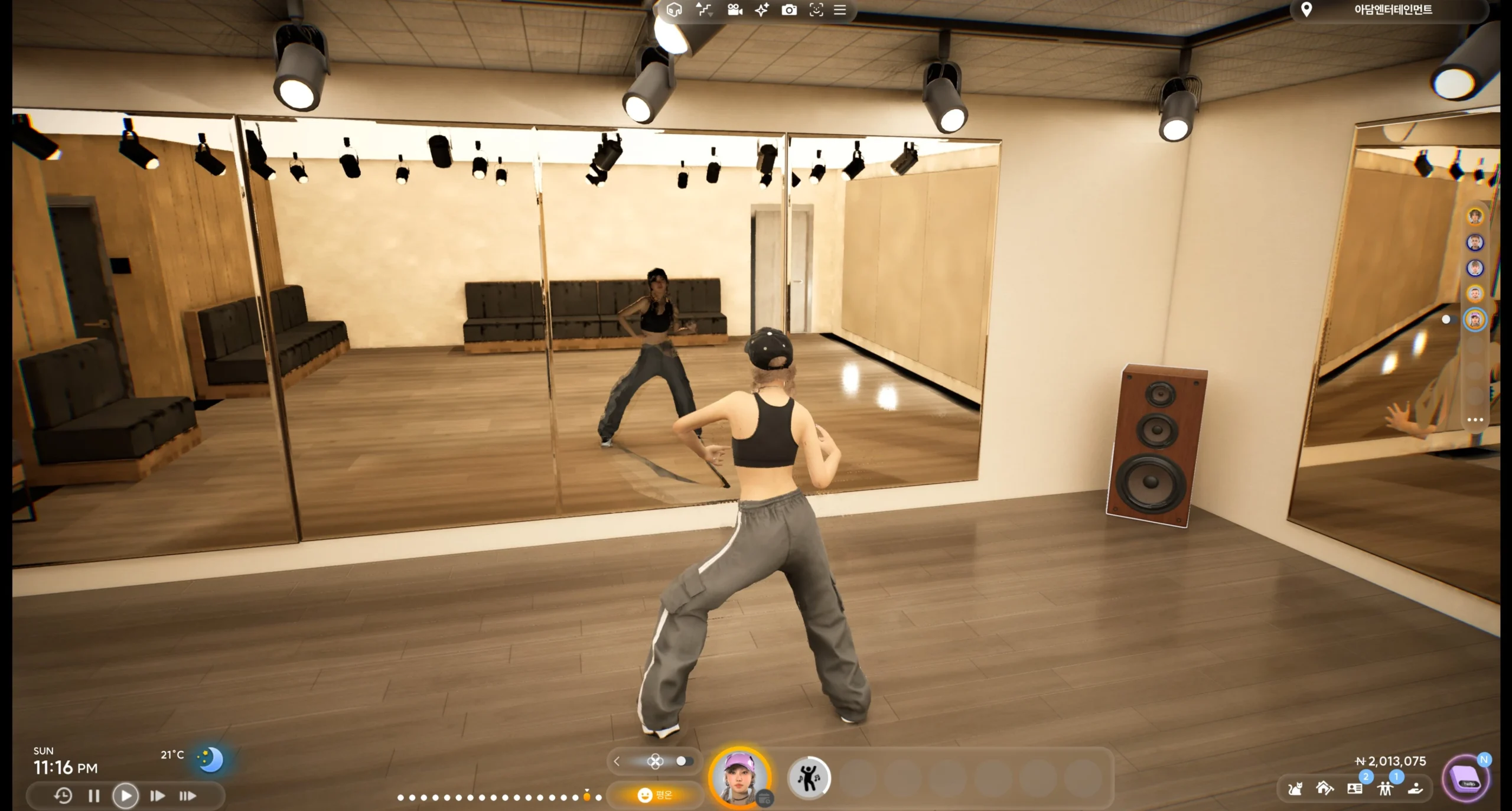
Task: Select the highlighted avatar portrait on right side
Action: (1474, 320)
